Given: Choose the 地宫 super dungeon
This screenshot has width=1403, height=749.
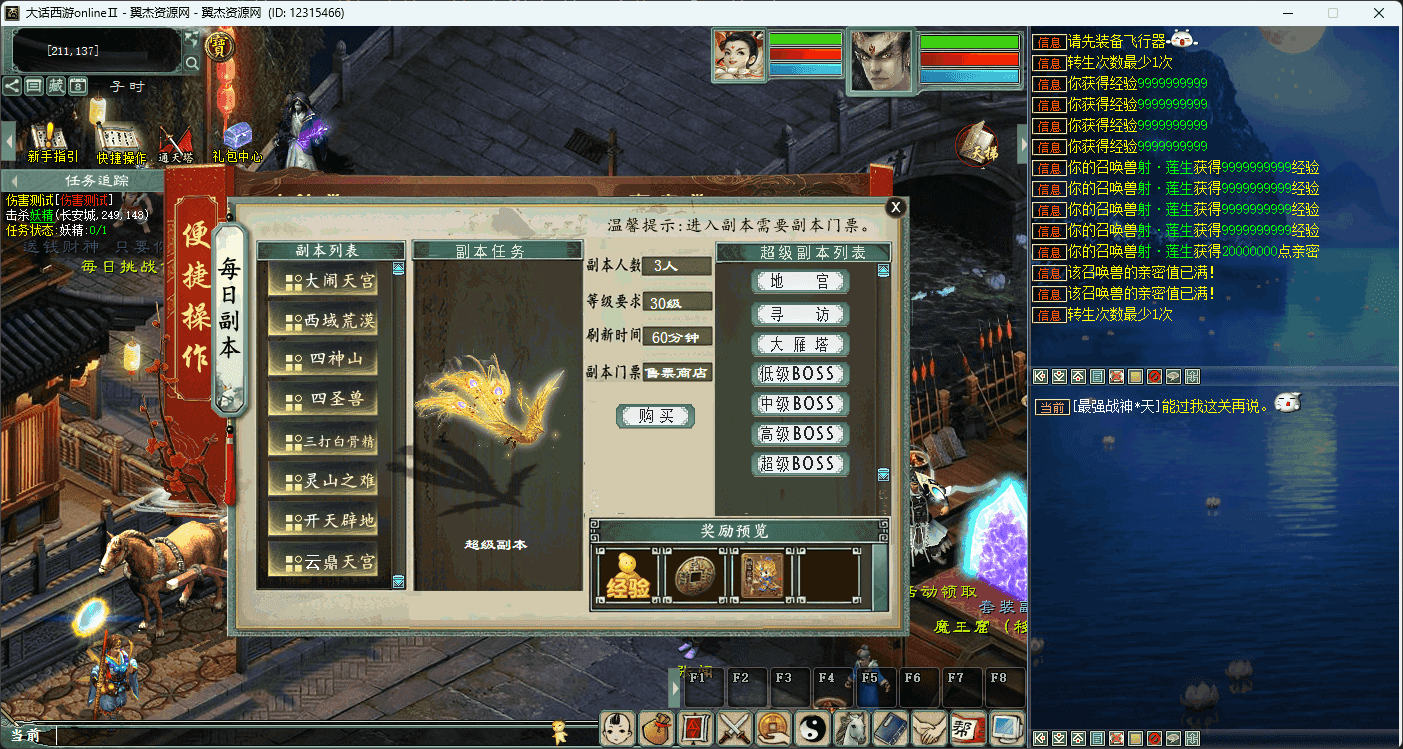Looking at the screenshot, I should pyautogui.click(x=800, y=283).
